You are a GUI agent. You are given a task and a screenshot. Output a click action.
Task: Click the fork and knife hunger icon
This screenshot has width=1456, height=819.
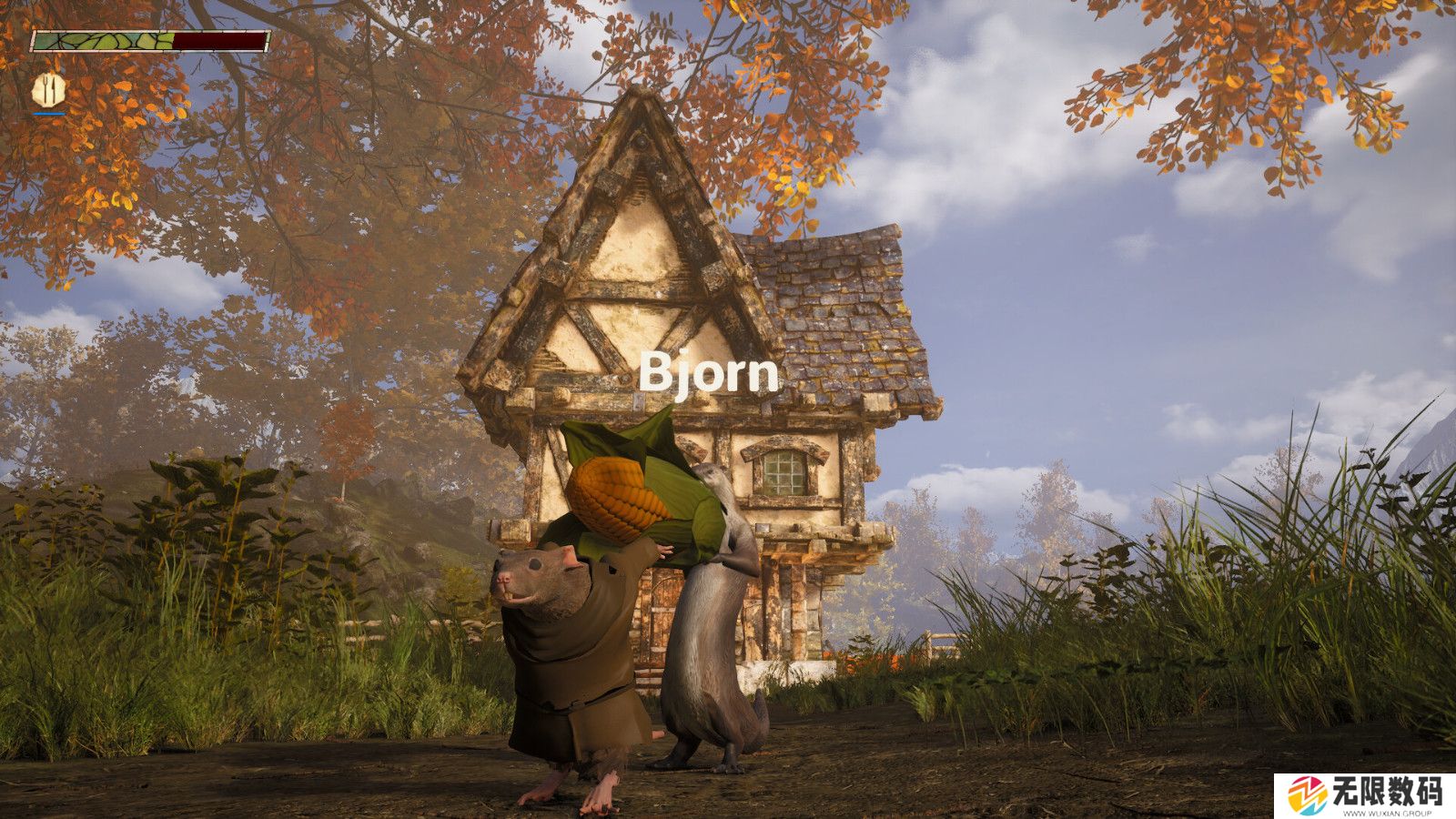coord(49,88)
